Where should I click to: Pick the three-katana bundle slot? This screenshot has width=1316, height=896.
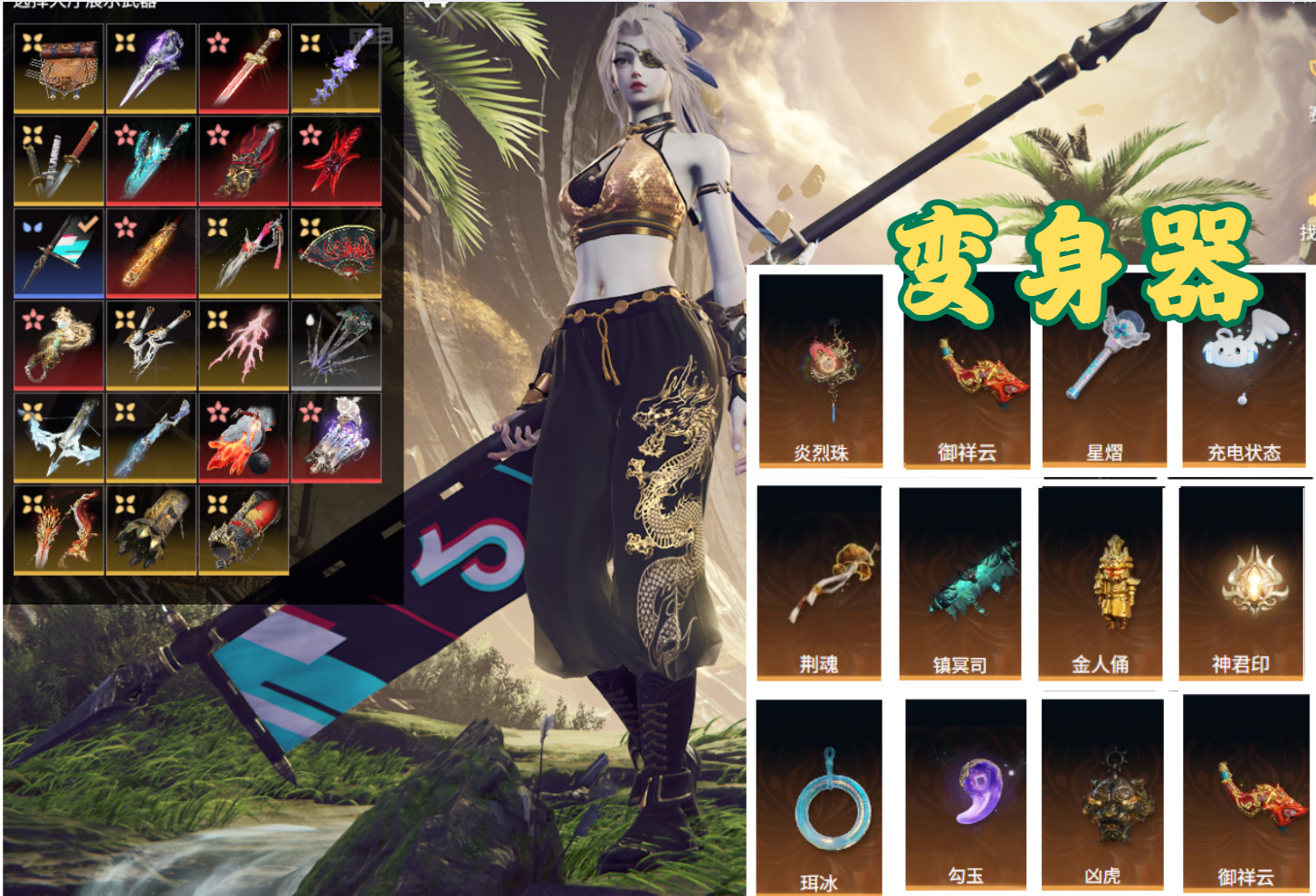[x=59, y=161]
